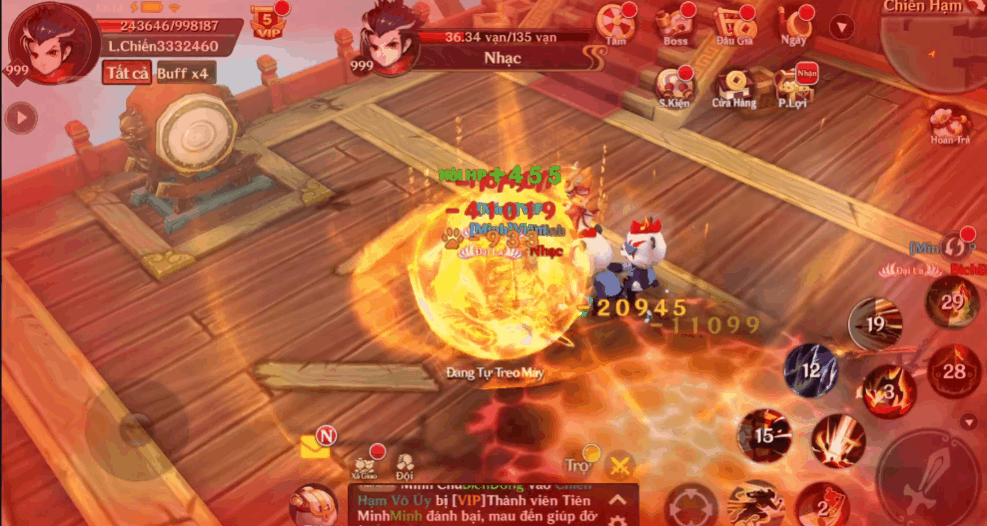Open the P.Lợi rewards chest
Viewport: 987px width, 526px height.
794,85
